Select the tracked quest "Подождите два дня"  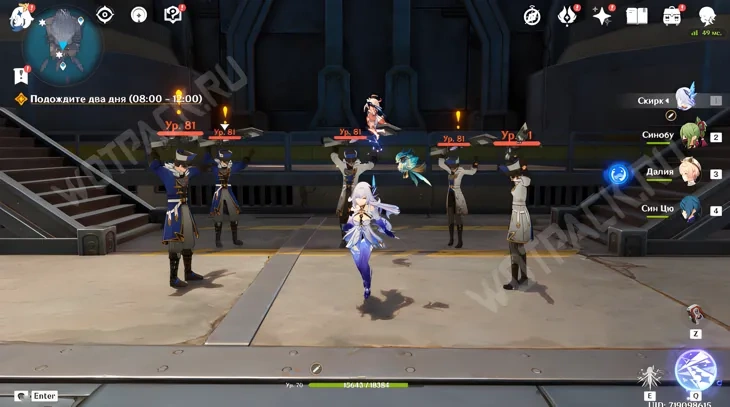(x=108, y=99)
